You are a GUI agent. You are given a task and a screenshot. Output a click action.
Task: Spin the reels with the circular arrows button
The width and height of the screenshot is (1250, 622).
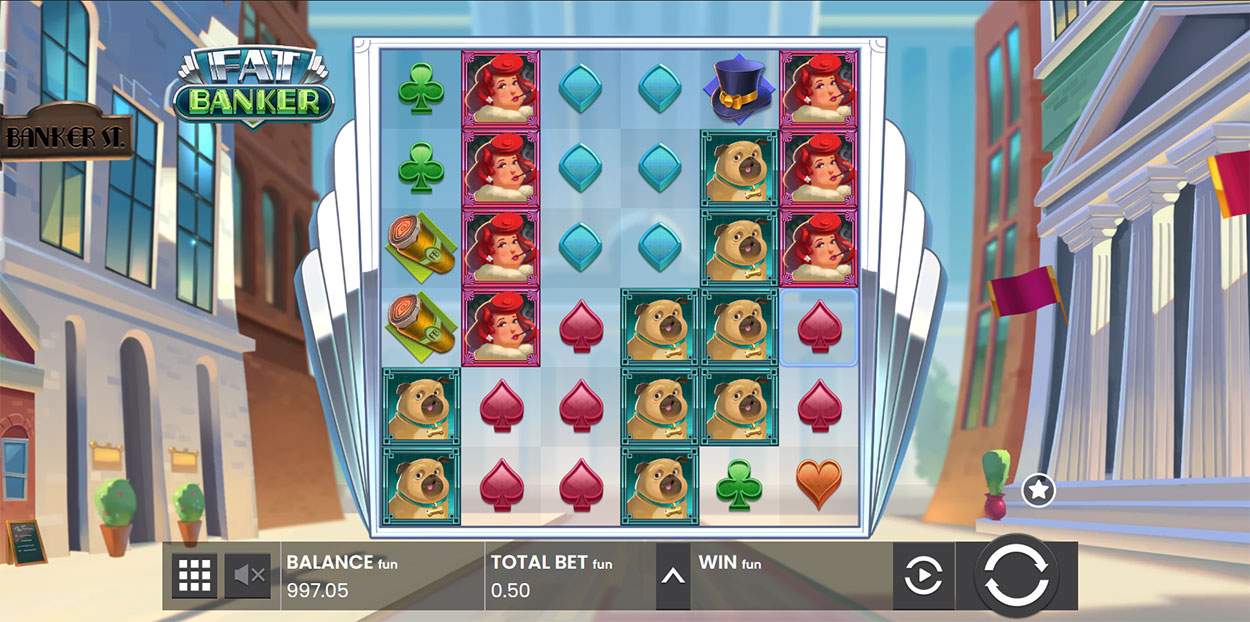click(x=1016, y=575)
